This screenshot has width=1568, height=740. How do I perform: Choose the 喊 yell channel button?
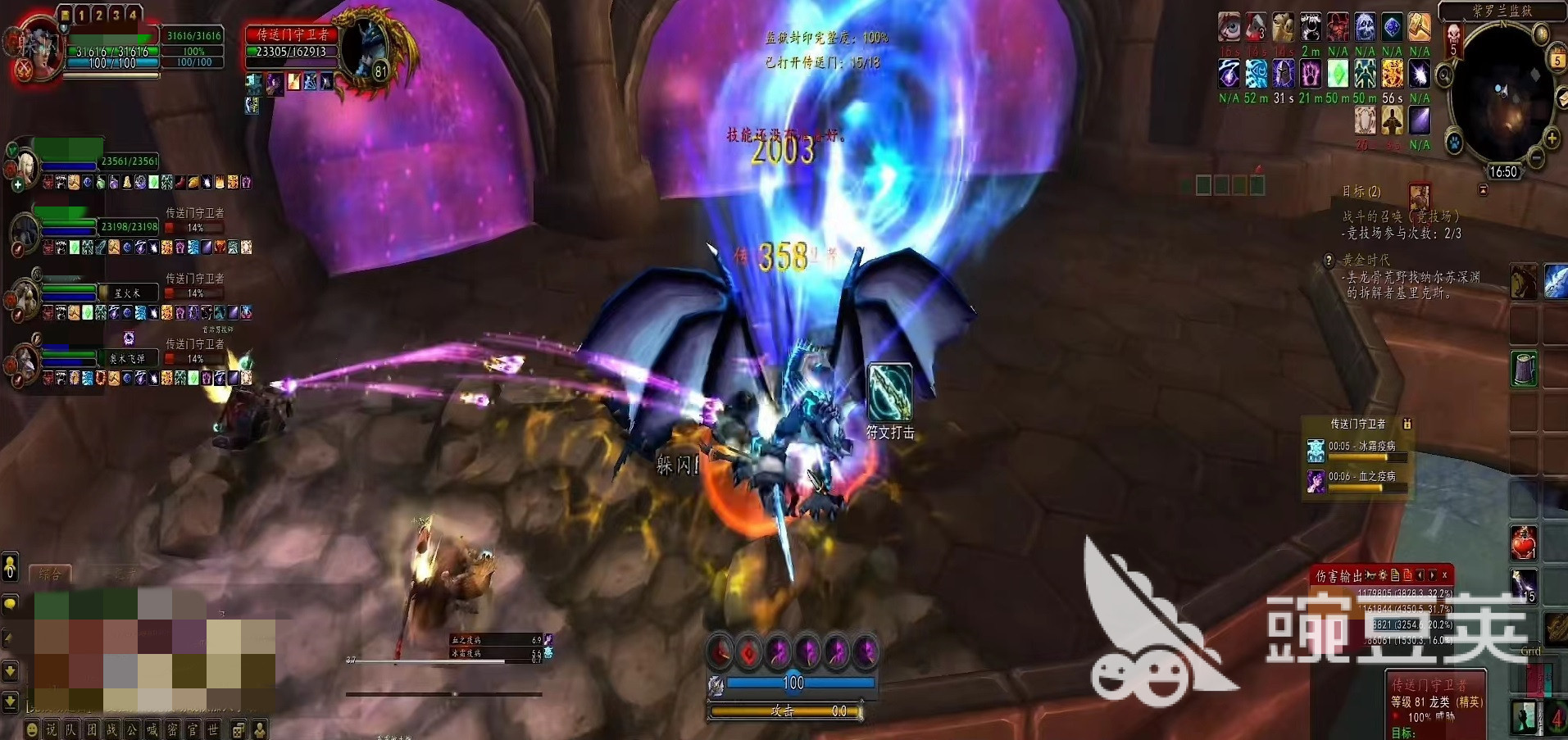coord(152,729)
